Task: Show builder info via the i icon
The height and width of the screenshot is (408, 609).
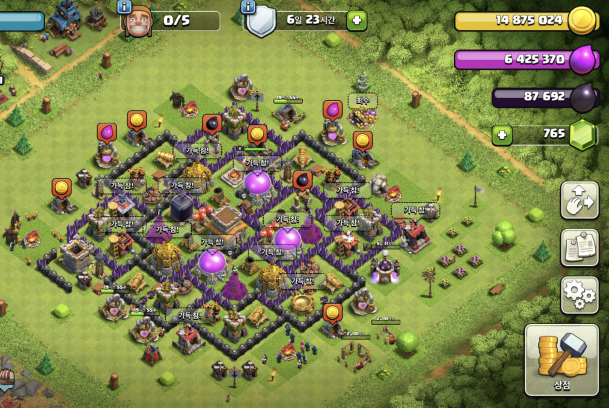Action: (125, 6)
